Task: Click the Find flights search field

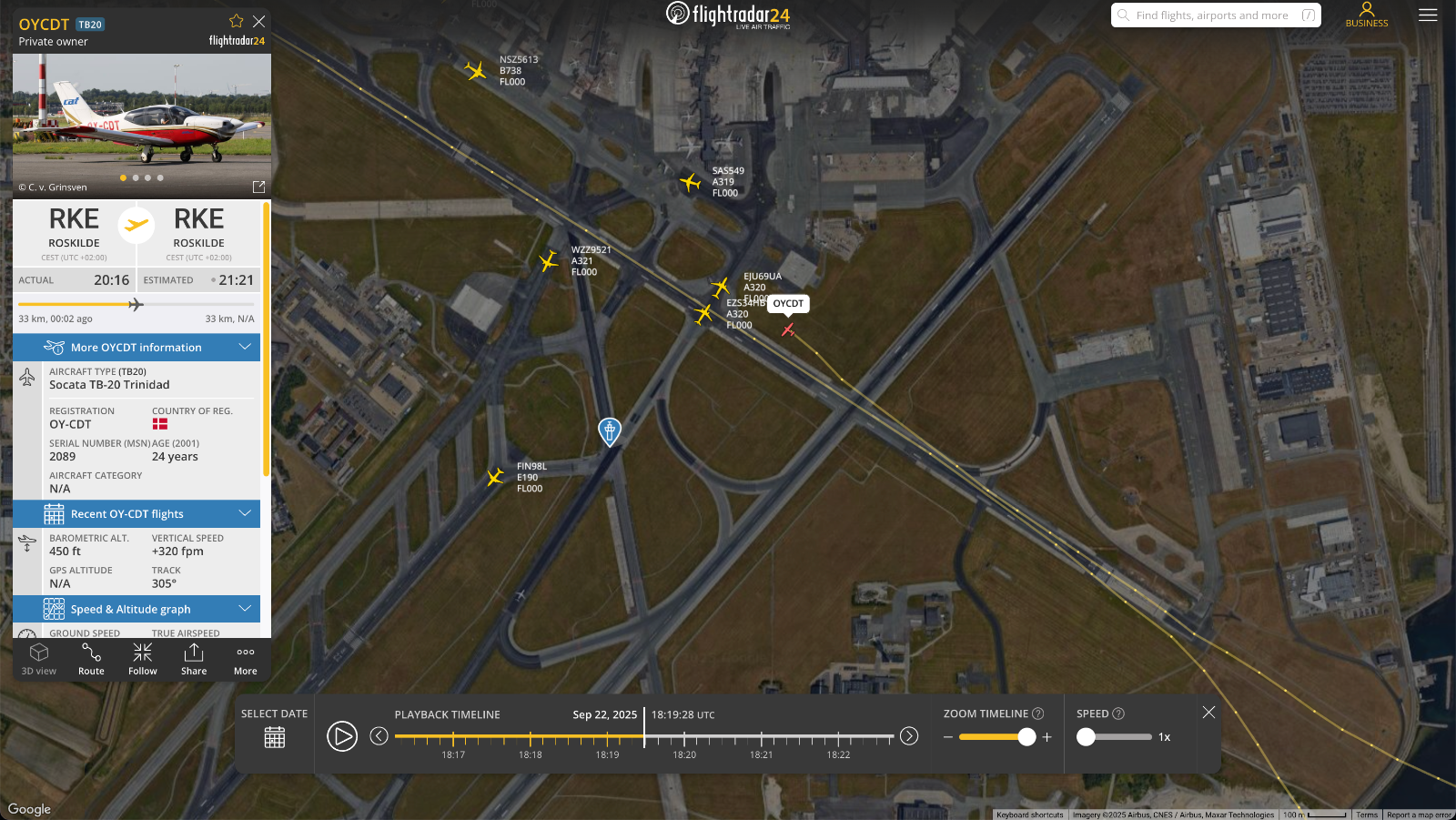Action: (x=1215, y=15)
